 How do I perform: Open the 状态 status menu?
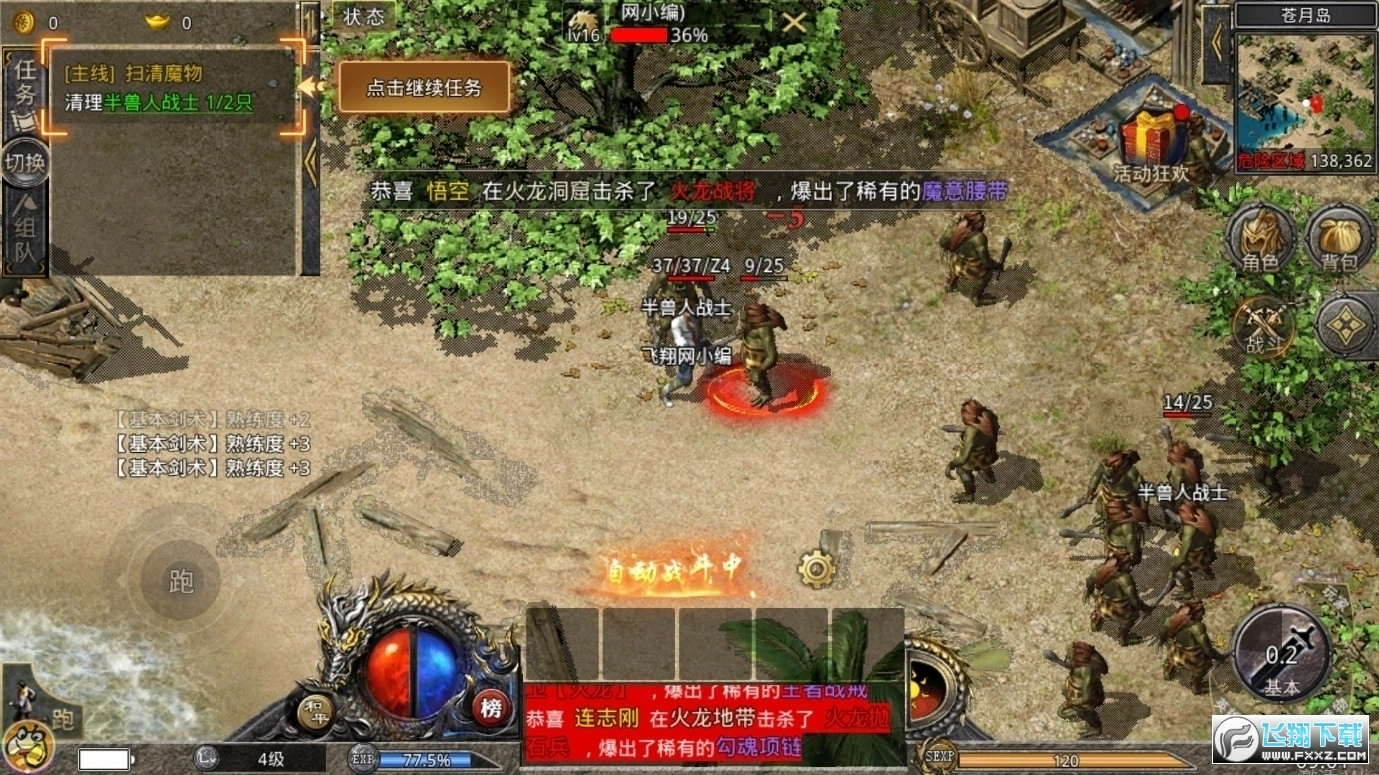(365, 17)
